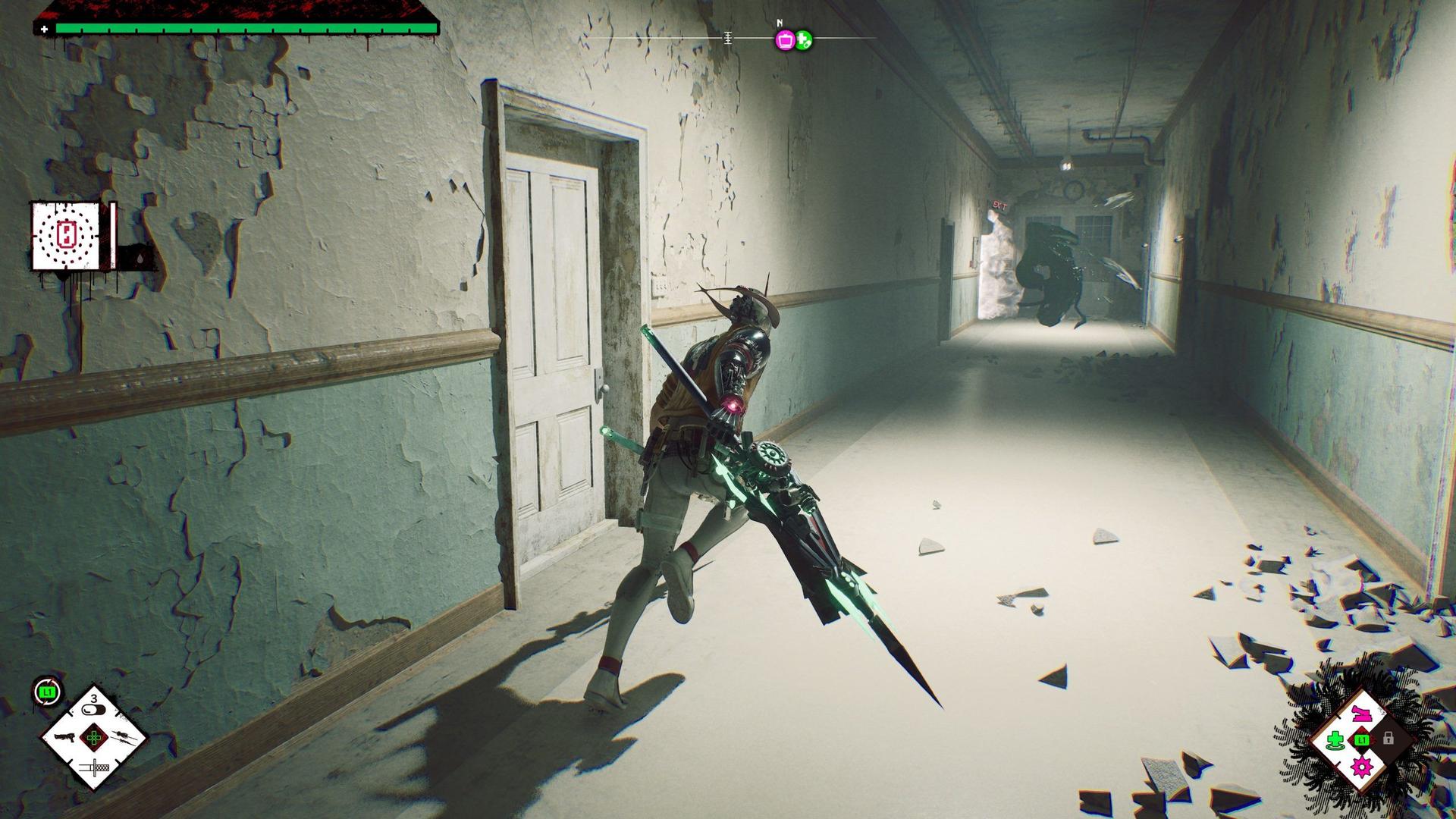Select the rifle on the weapon wheel
Viewport: 1456px width, 819px height.
click(124, 738)
